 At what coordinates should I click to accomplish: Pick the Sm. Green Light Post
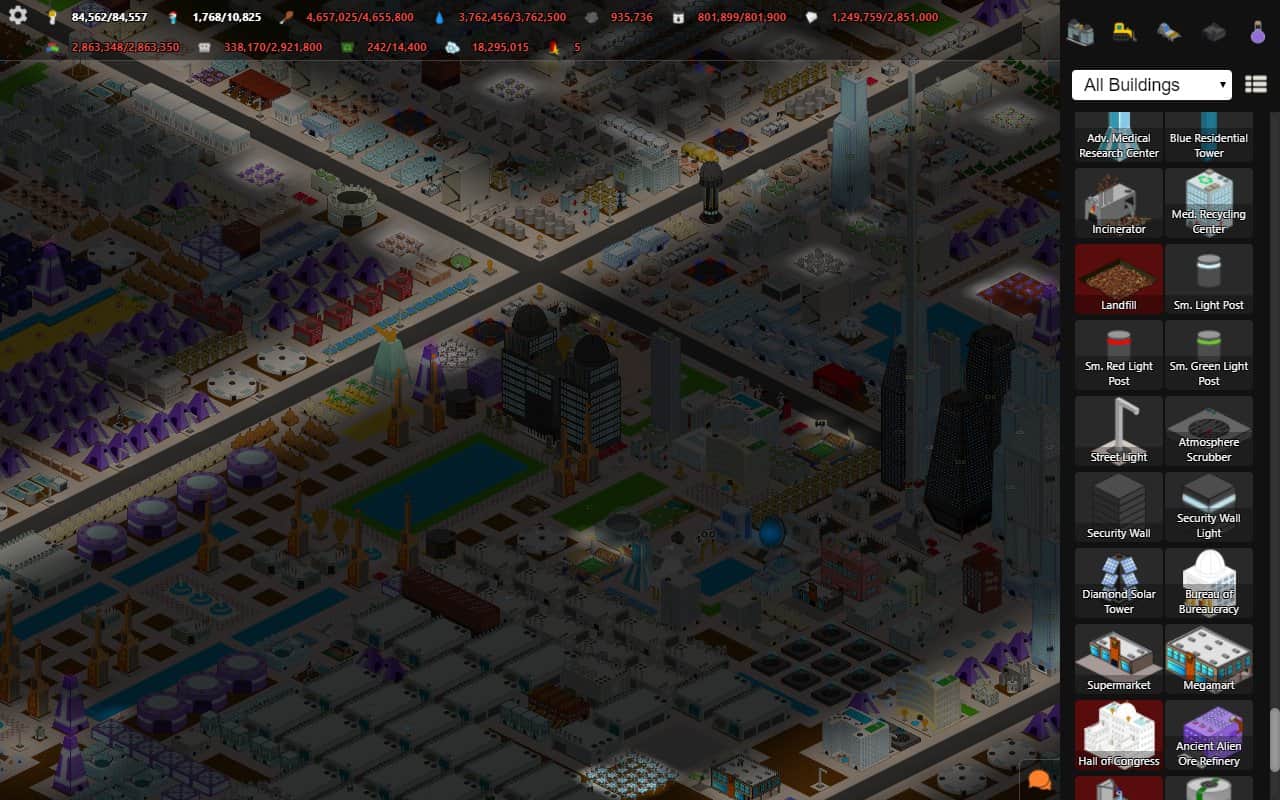pos(1208,354)
